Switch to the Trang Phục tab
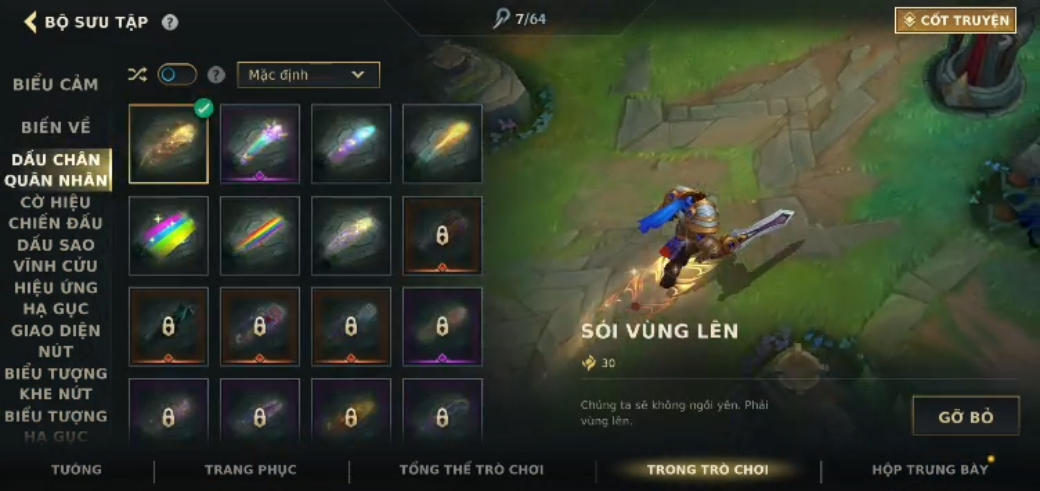The image size is (1040, 491). click(x=251, y=469)
